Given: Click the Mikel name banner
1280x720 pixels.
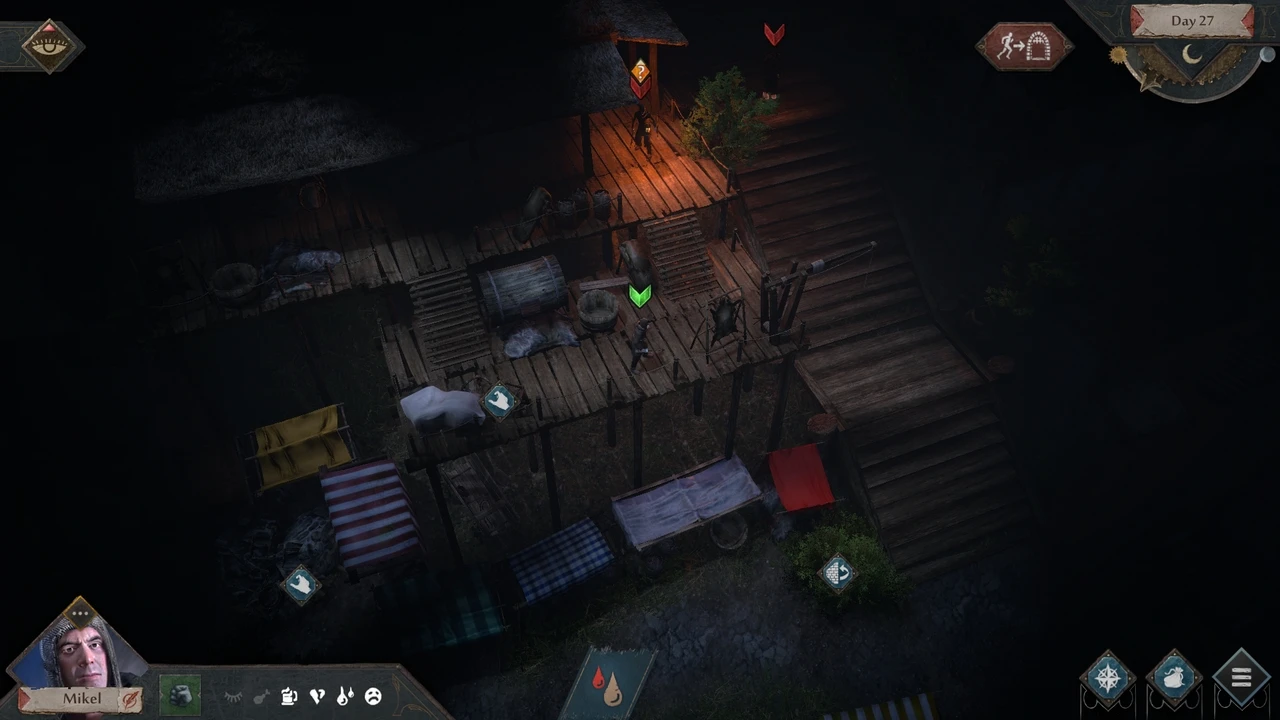Looking at the screenshot, I should point(82,698).
